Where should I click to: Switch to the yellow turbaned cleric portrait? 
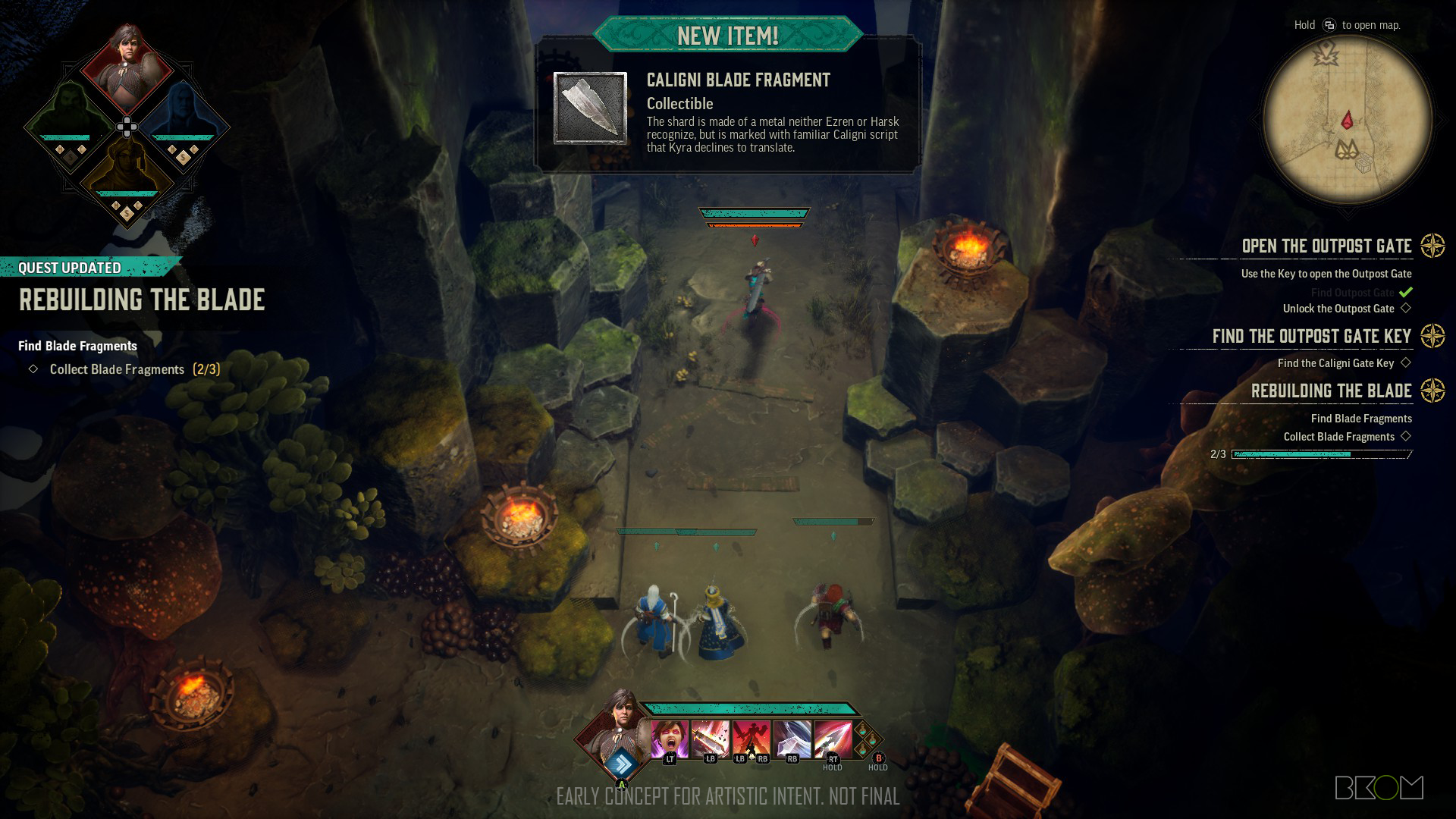127,171
